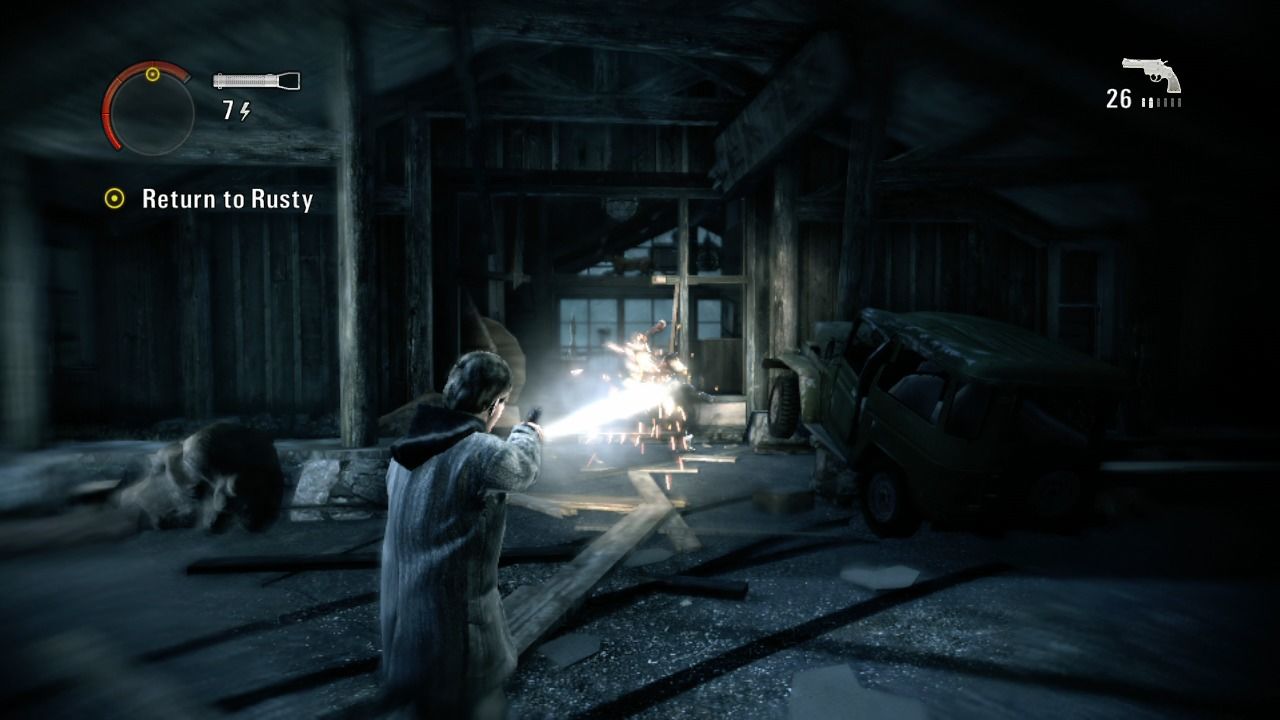Open the Return to Rusty objective

point(227,199)
